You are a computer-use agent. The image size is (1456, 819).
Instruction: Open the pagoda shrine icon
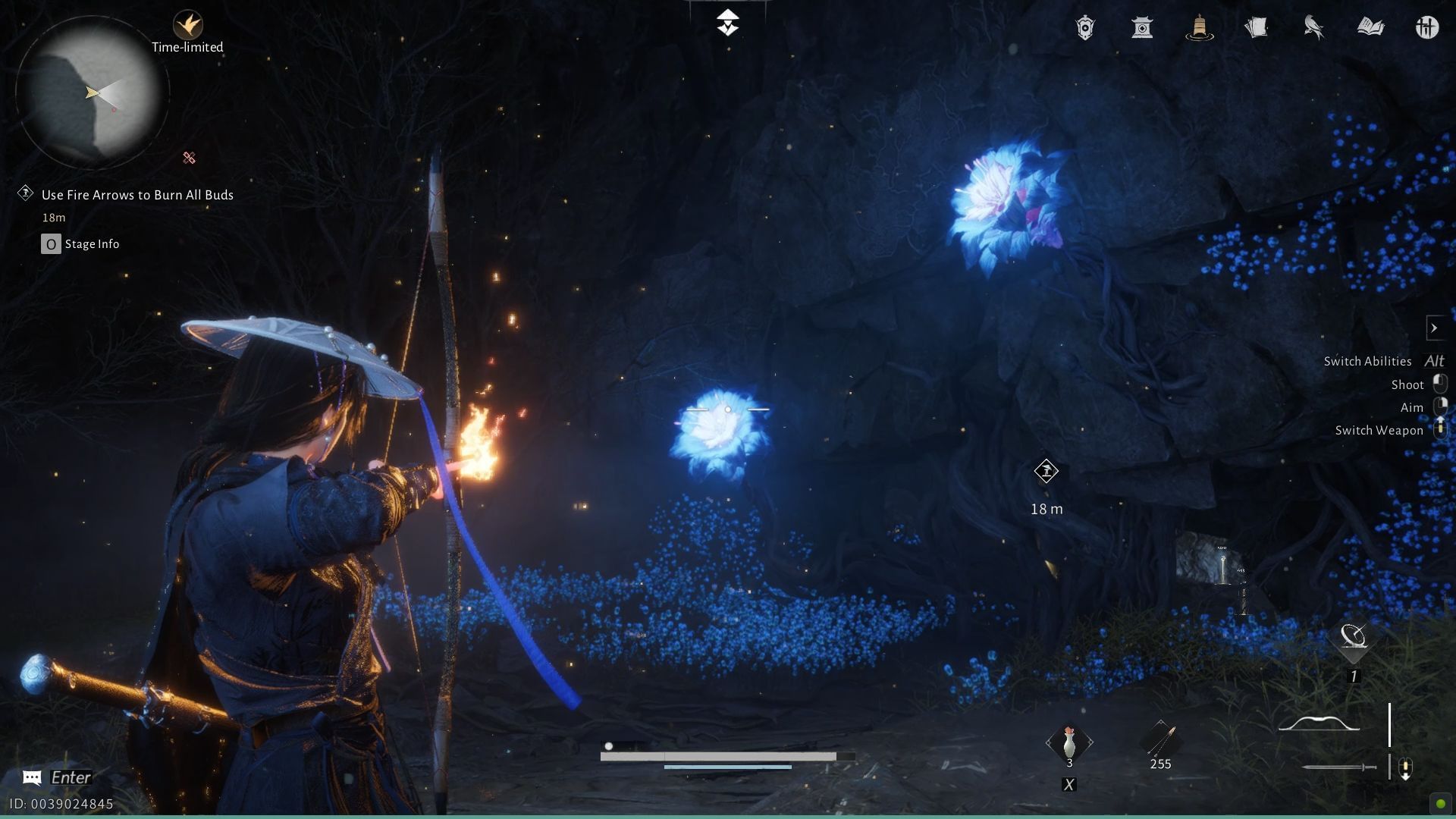tap(1142, 28)
